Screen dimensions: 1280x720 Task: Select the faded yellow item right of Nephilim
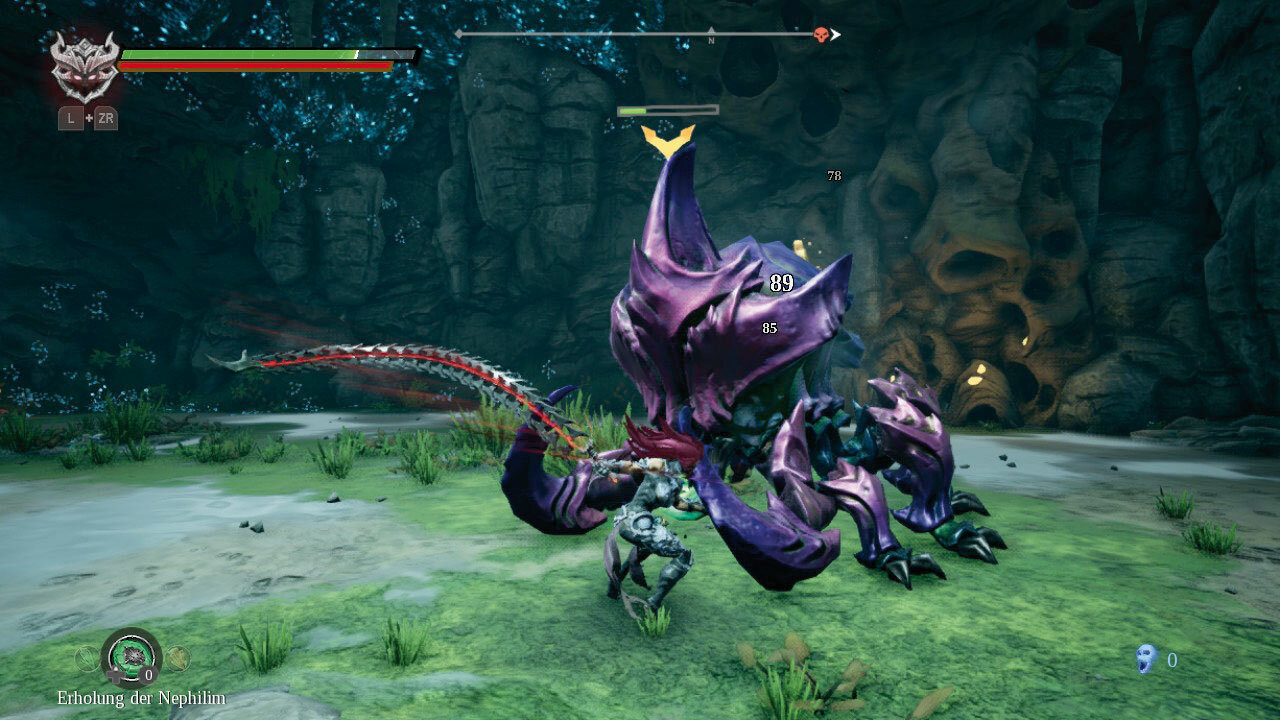pyautogui.click(x=177, y=658)
